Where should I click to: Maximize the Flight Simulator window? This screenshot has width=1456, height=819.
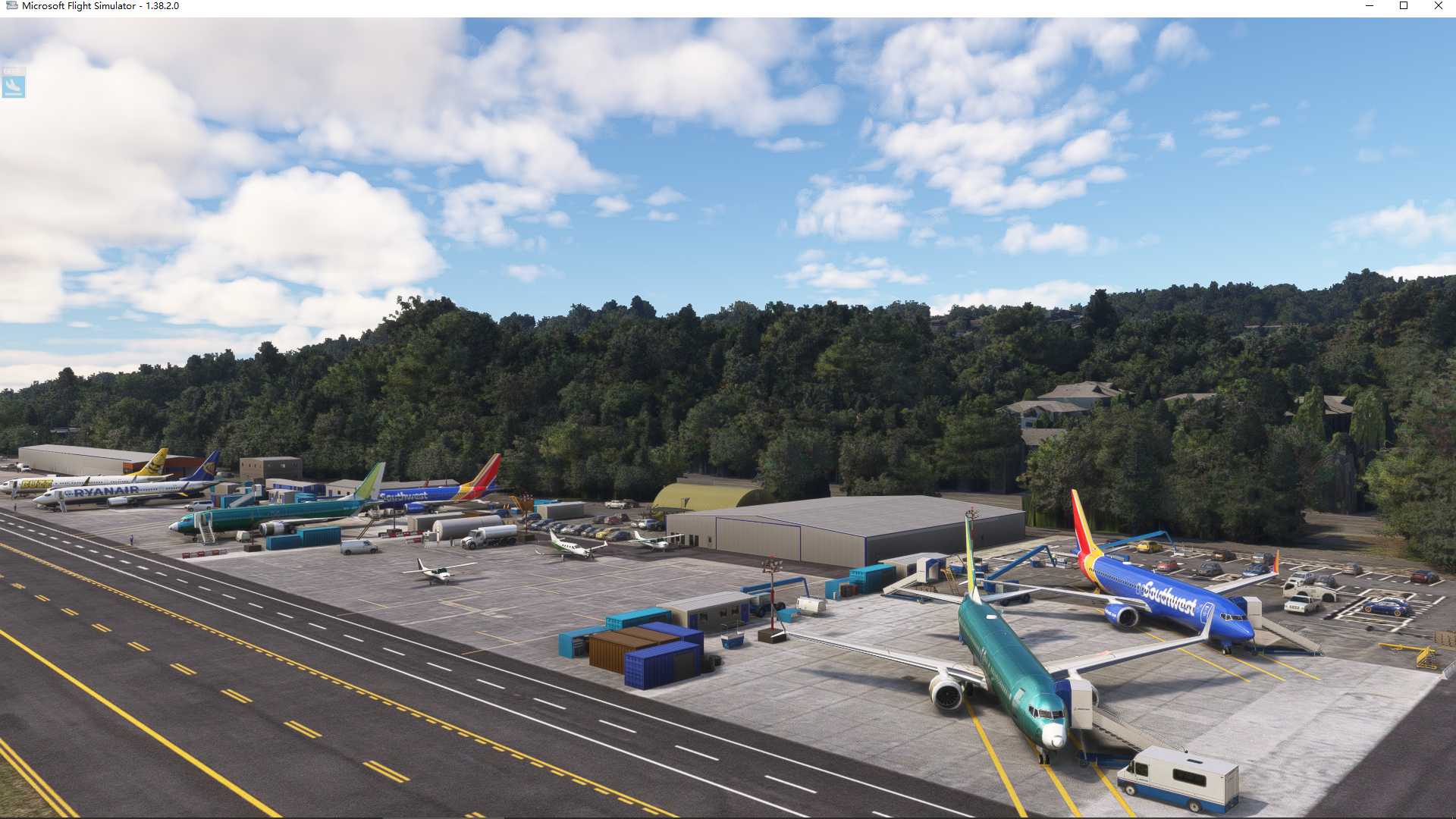click(x=1404, y=6)
